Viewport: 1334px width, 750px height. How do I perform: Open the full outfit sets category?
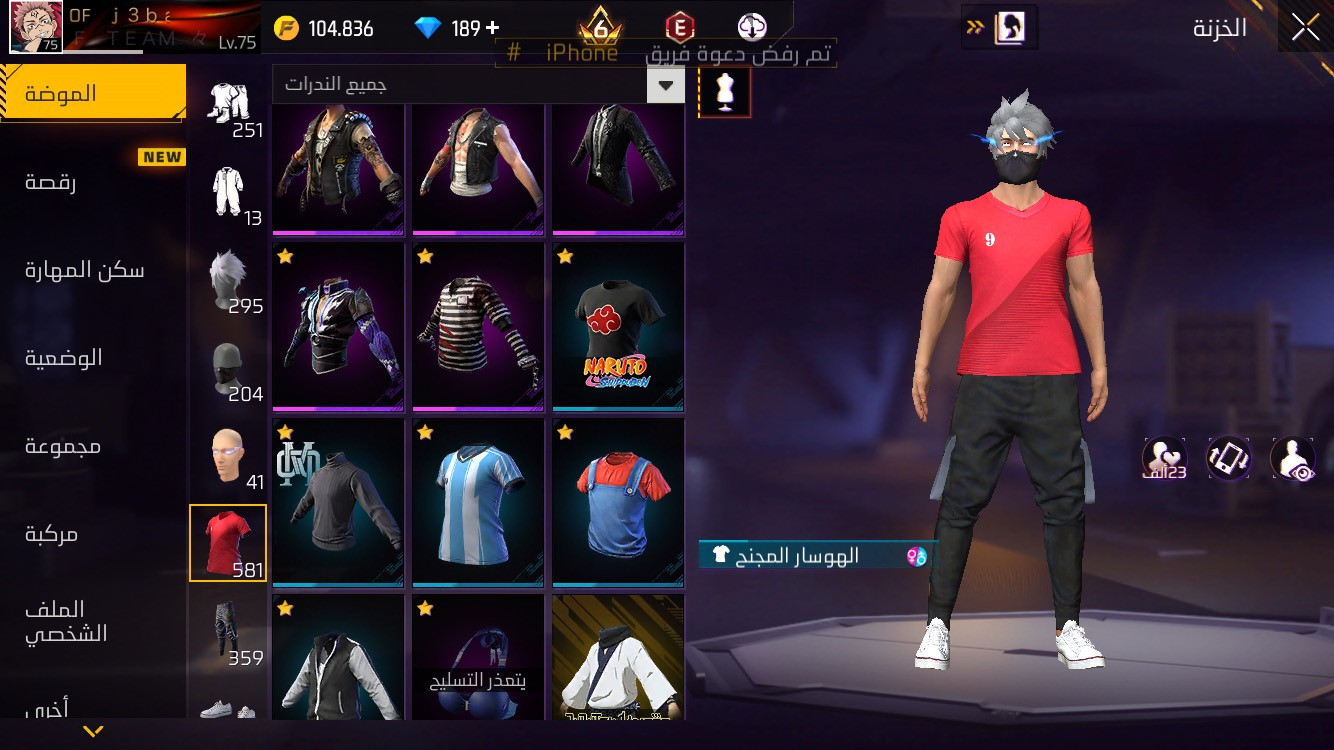[228, 191]
